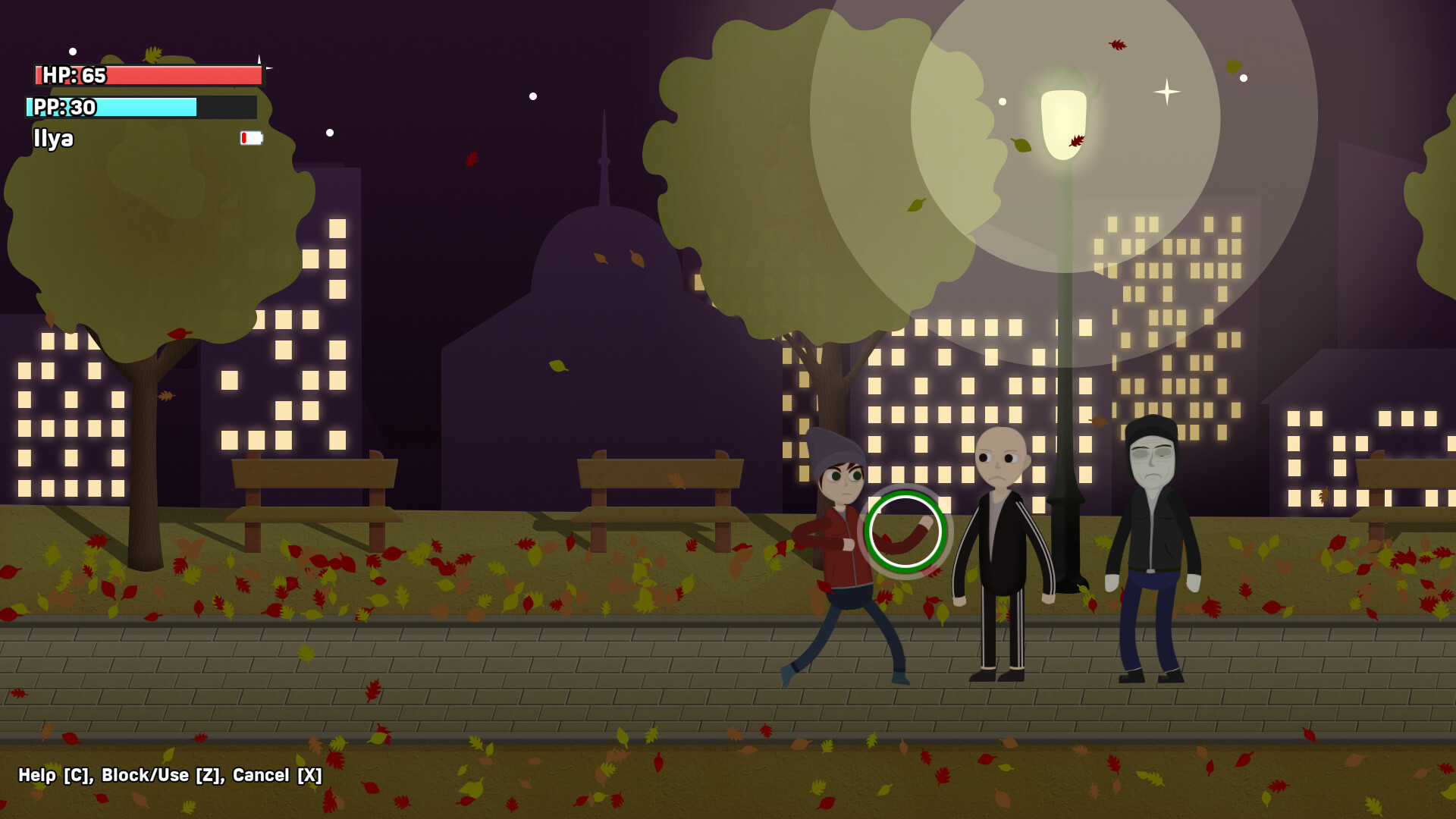Click the radio tower spire in the skyline
1456x819 pixels.
[604, 152]
